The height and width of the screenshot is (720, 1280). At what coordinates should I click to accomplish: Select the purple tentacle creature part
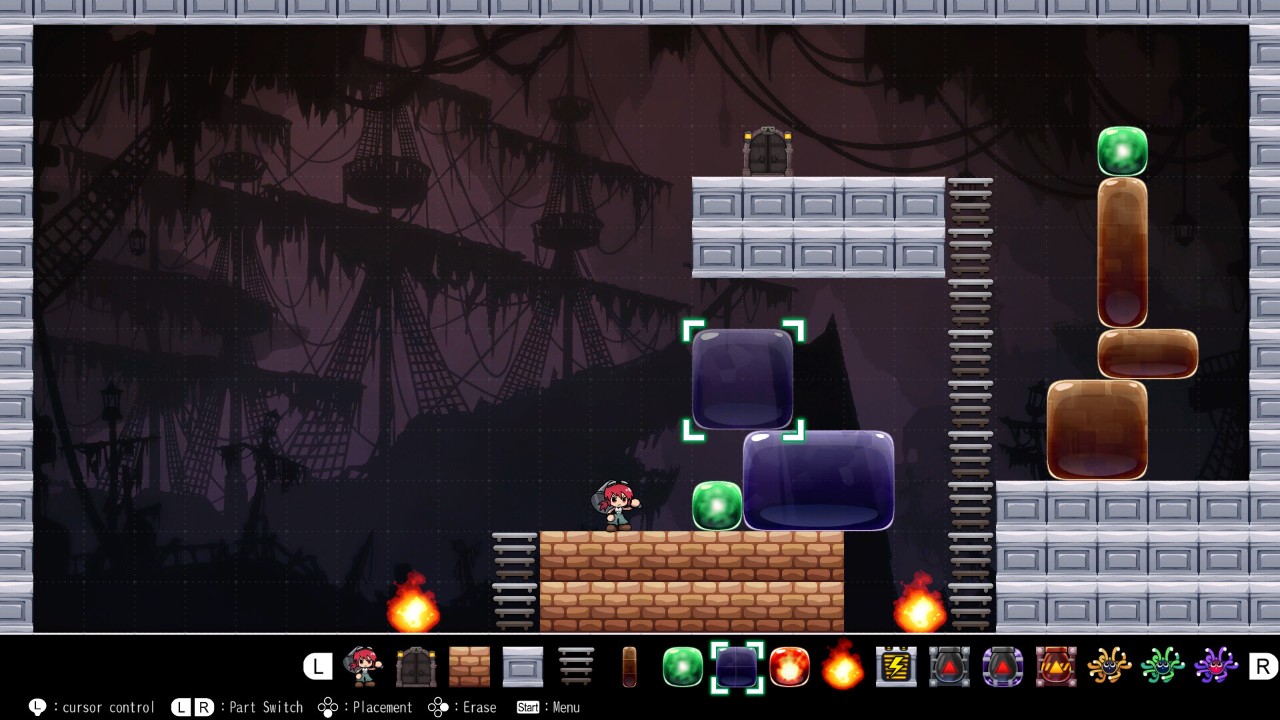coord(1216,666)
